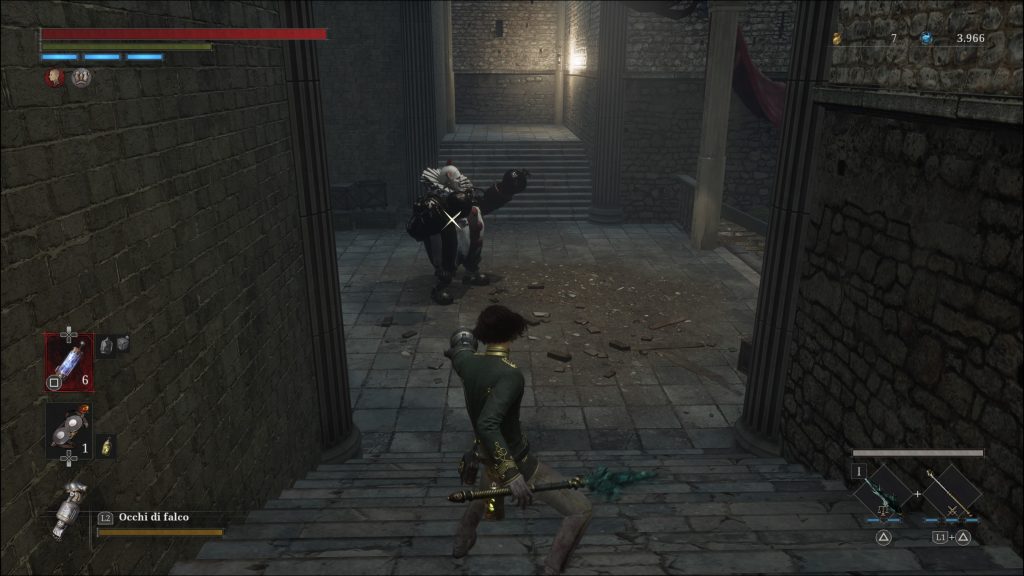Select the golden spear handle weapon slot
This screenshot has width=1024, height=576.
click(946, 493)
